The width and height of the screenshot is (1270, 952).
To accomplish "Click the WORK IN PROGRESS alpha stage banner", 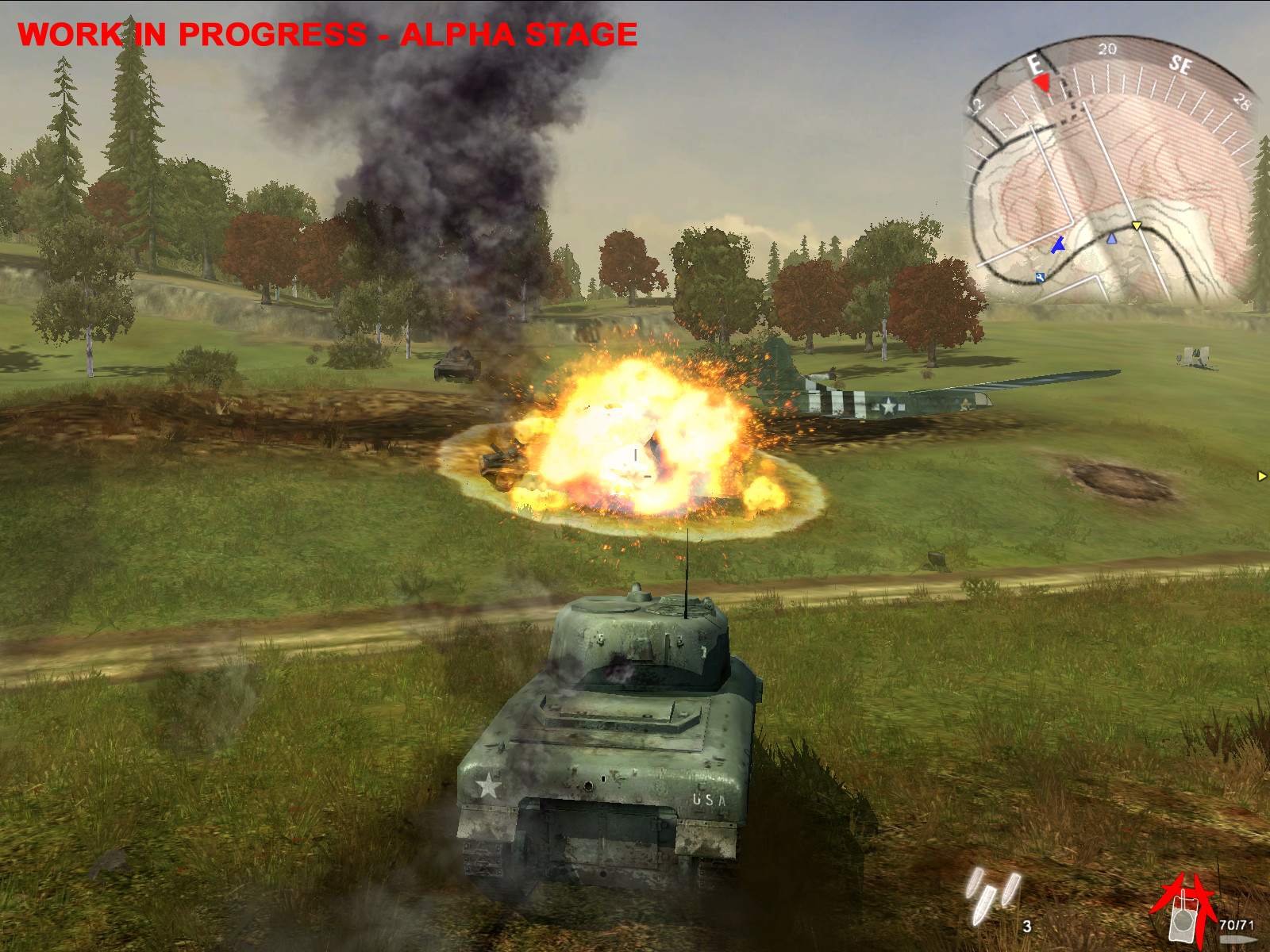I will click(x=328, y=33).
